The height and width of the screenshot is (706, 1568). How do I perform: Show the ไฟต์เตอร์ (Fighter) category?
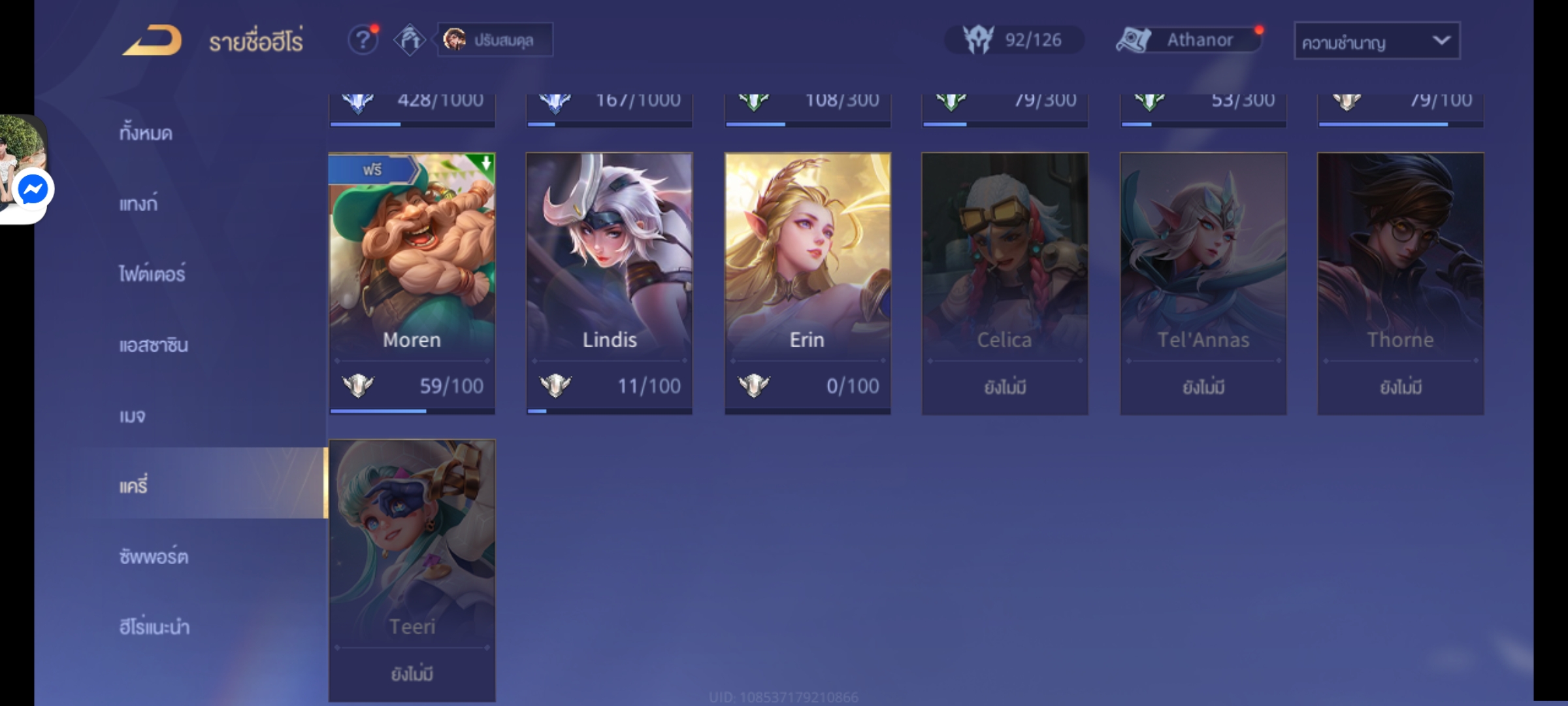click(152, 274)
